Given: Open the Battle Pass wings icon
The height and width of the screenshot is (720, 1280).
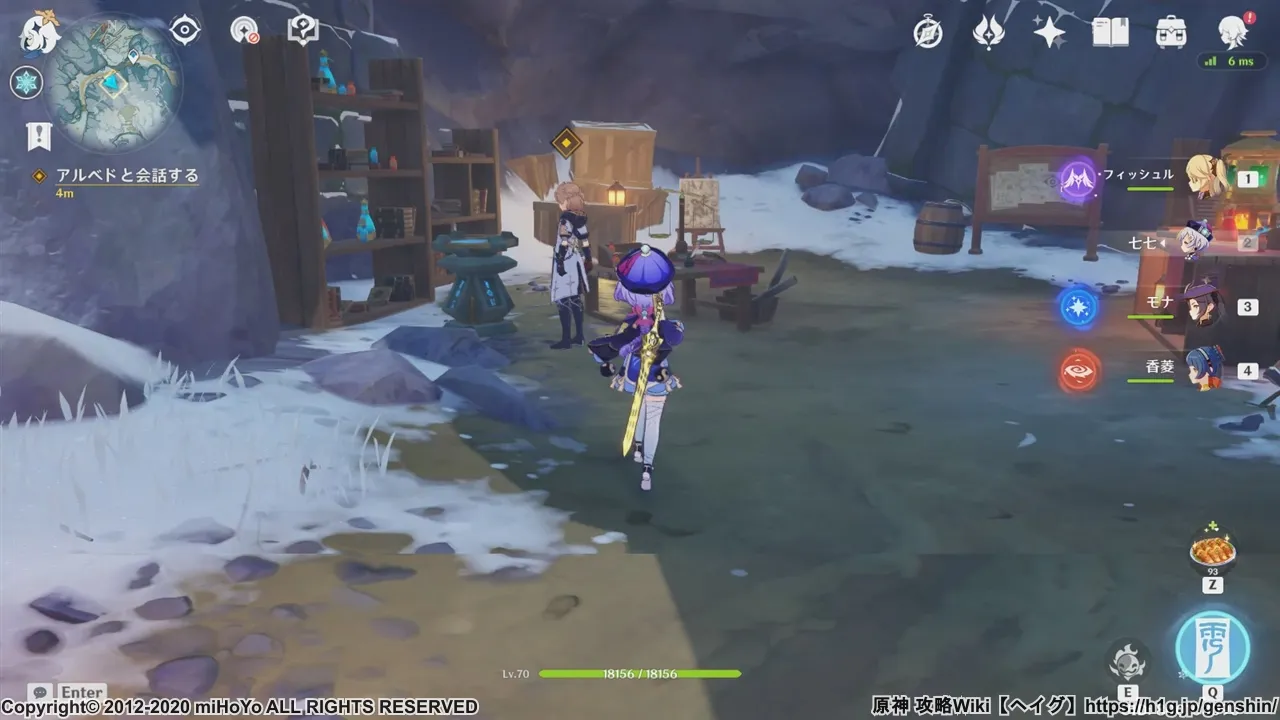Looking at the screenshot, I should (987, 30).
